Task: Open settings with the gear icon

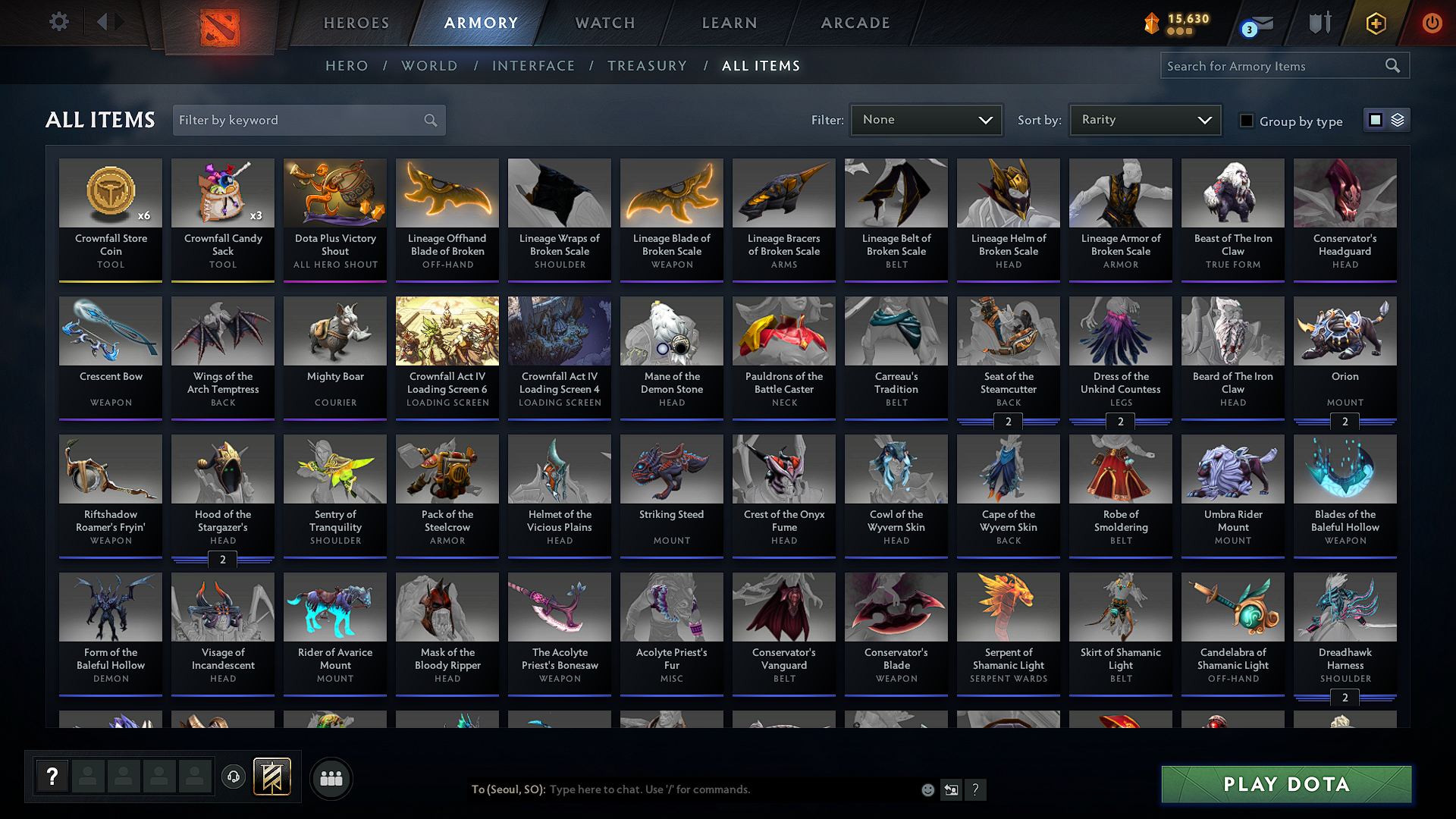Action: click(58, 22)
